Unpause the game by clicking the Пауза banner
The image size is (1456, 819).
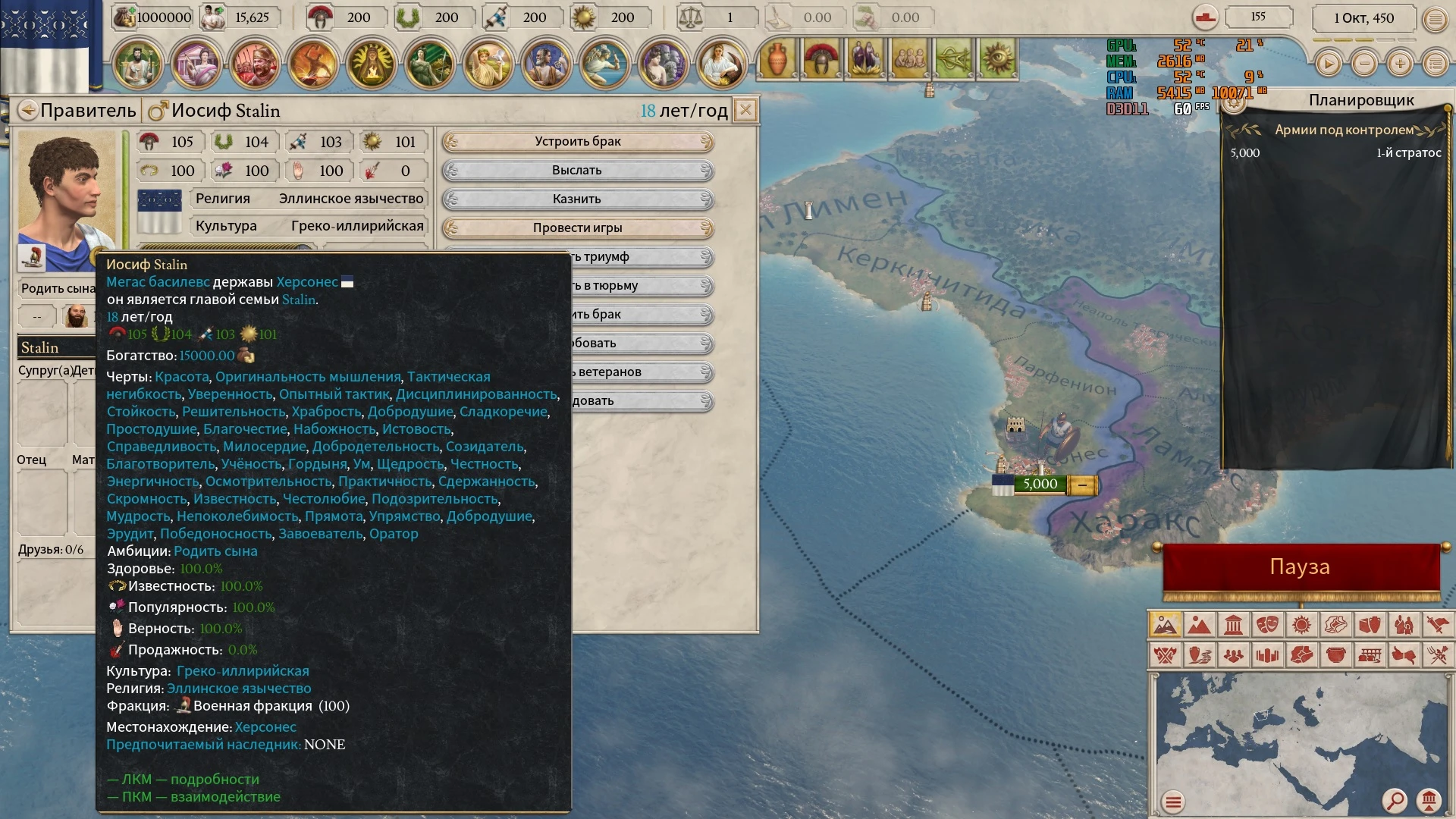[1301, 566]
